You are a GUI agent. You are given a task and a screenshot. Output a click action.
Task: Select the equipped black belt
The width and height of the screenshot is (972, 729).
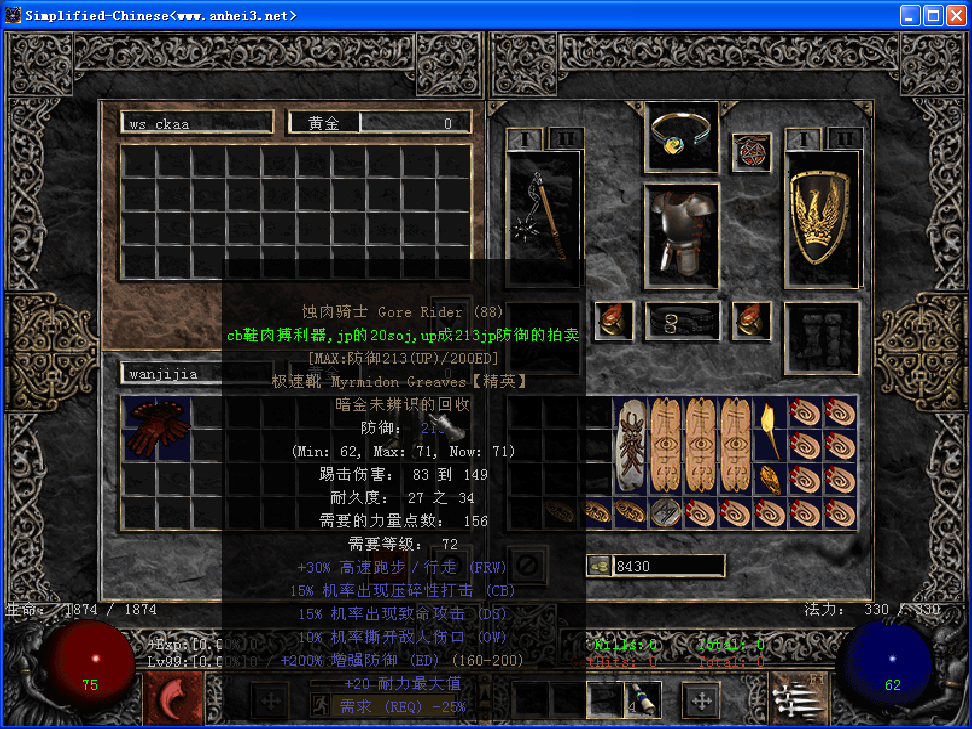tap(682, 321)
